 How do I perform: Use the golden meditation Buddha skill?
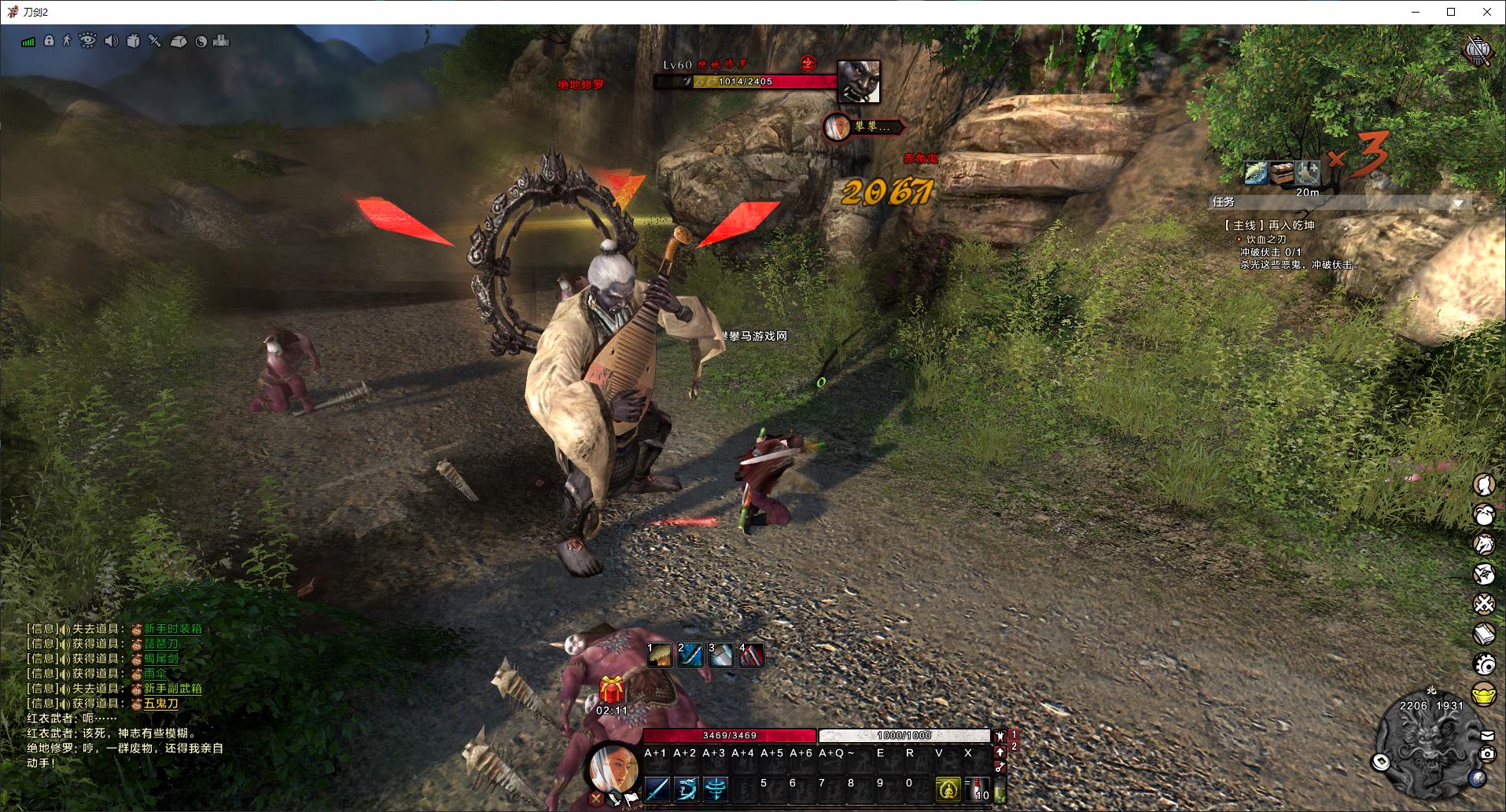pyautogui.click(x=948, y=788)
